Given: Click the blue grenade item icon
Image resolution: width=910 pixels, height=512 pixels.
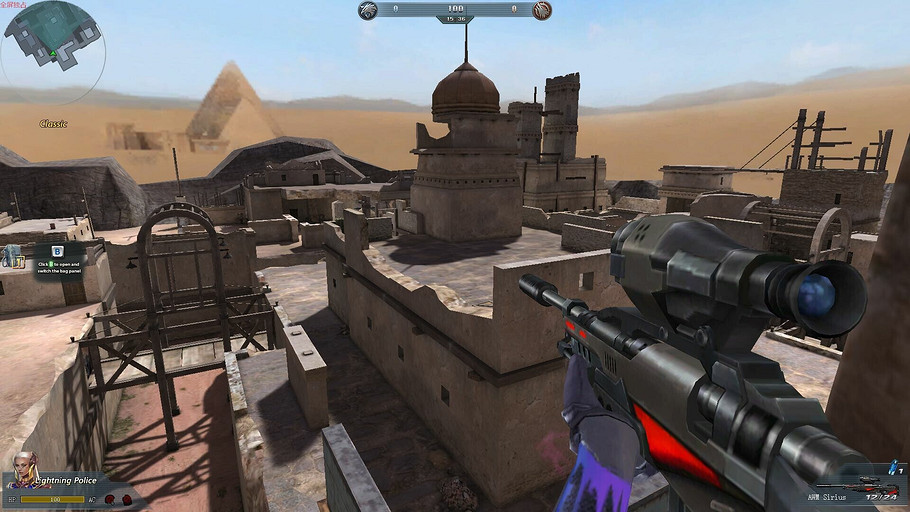Looking at the screenshot, I should pos(890,468).
